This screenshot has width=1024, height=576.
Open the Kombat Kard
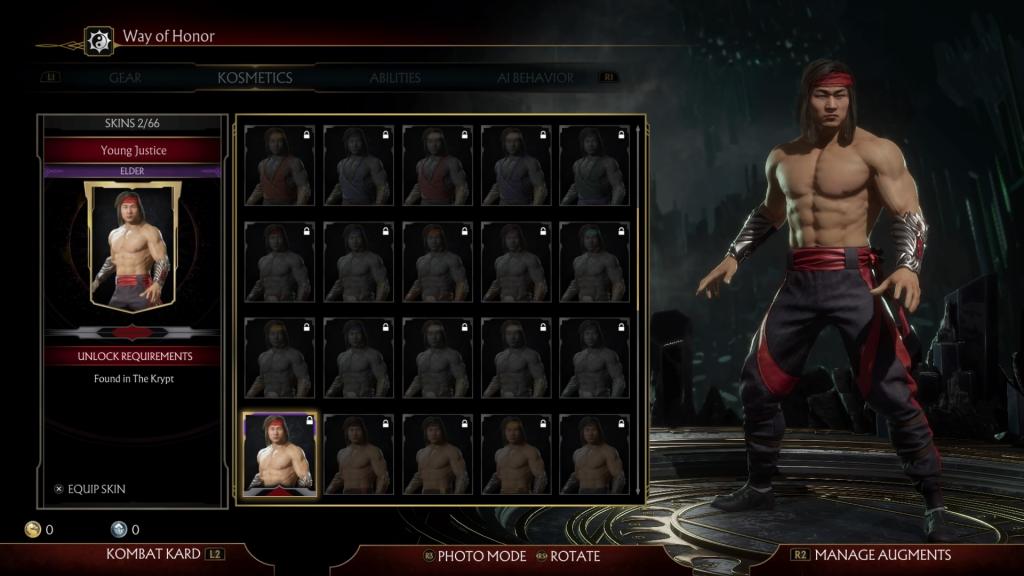pyautogui.click(x=154, y=554)
